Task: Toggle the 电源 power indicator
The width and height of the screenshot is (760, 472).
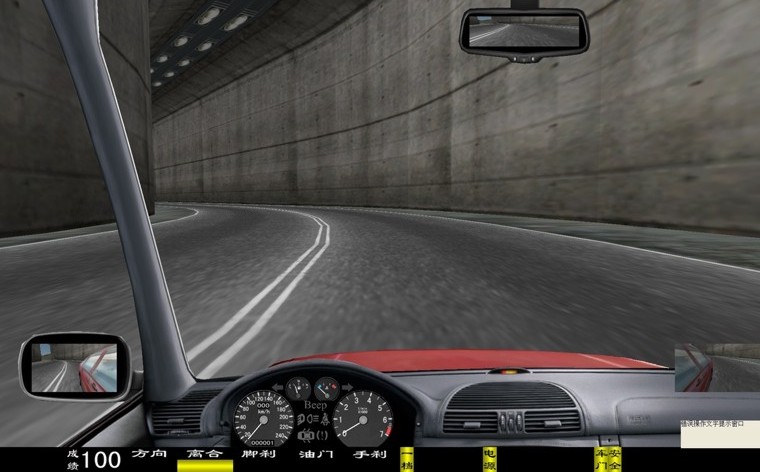Action: click(x=490, y=459)
